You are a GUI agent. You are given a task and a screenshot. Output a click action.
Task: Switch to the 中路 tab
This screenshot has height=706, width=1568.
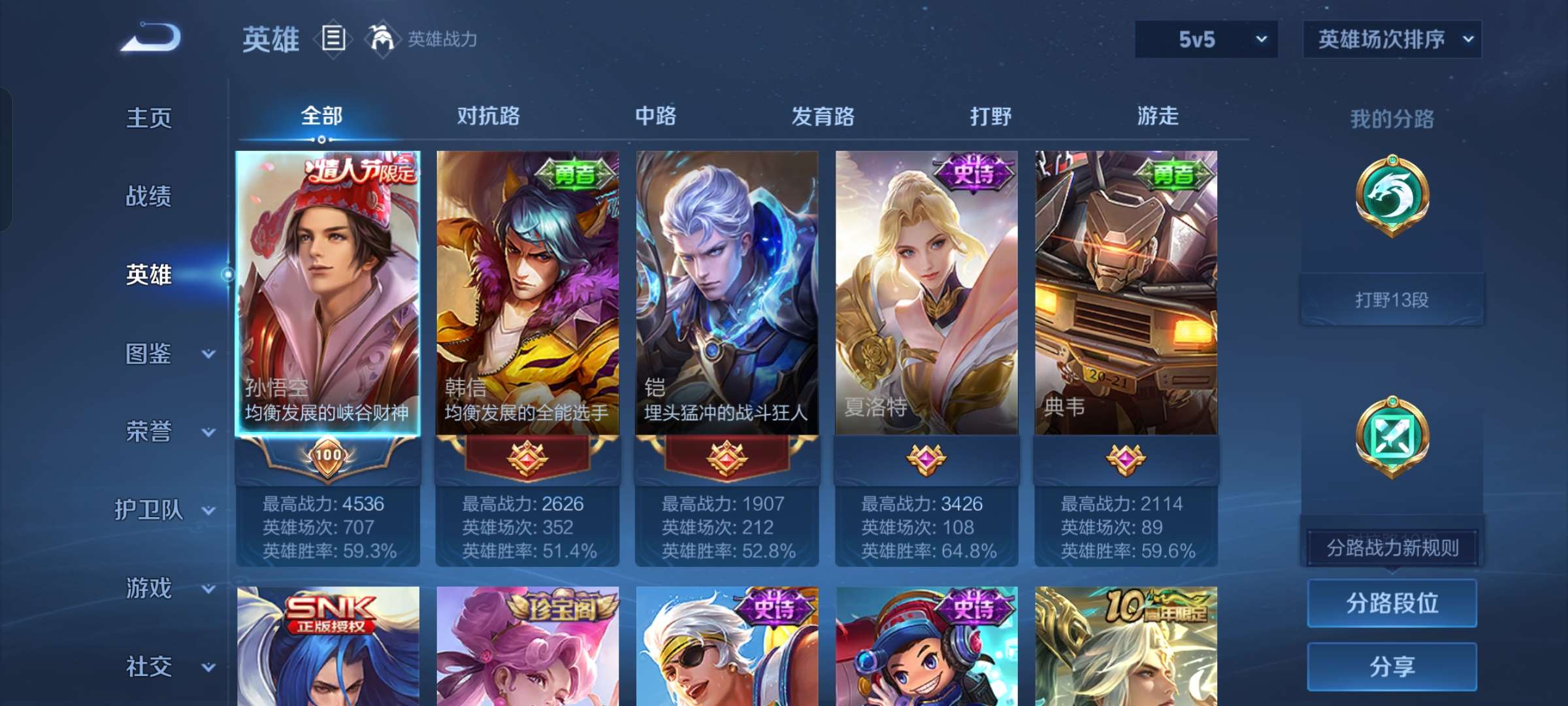[x=657, y=116]
